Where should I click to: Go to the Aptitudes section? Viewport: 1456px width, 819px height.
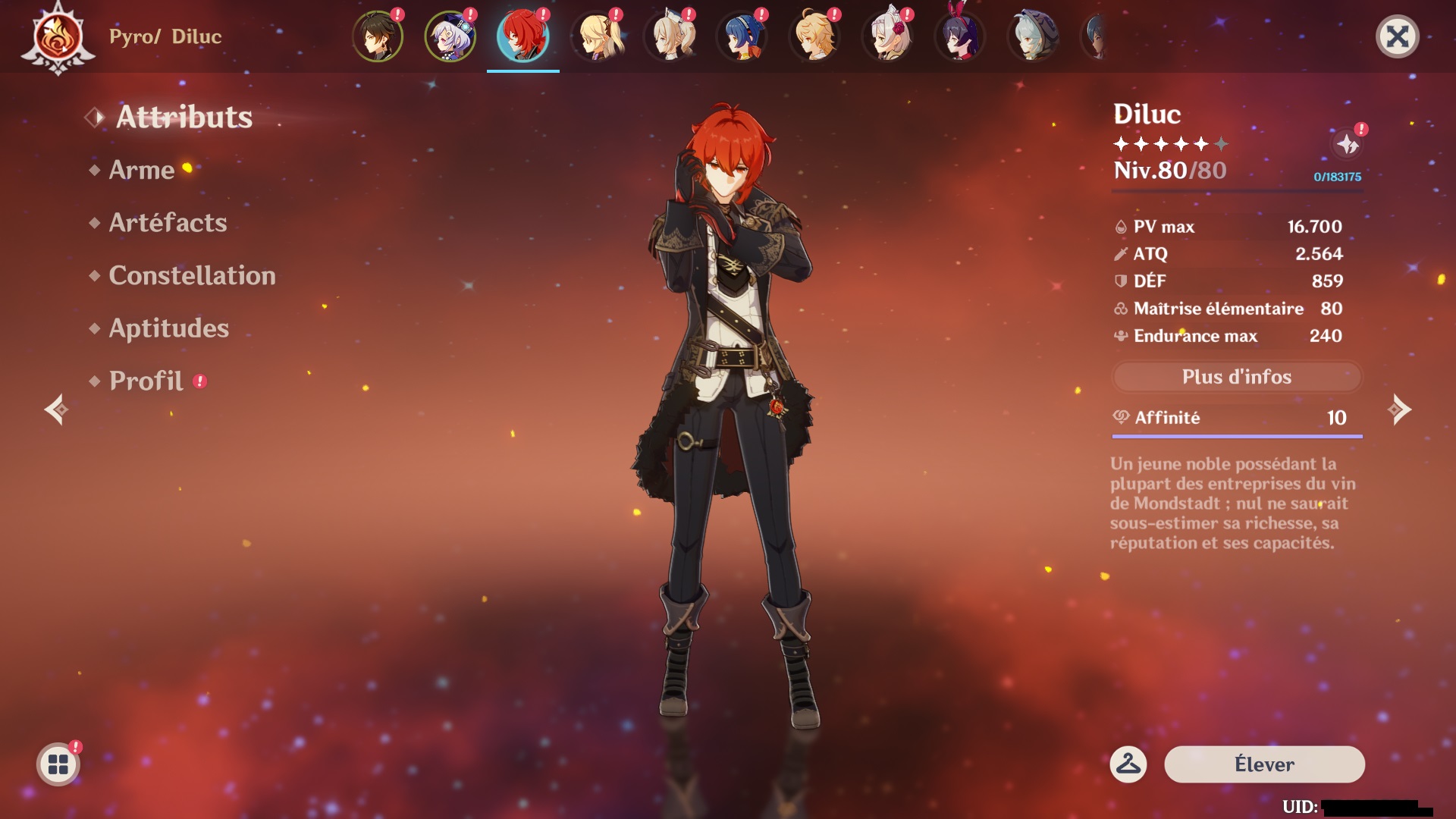pyautogui.click(x=168, y=328)
